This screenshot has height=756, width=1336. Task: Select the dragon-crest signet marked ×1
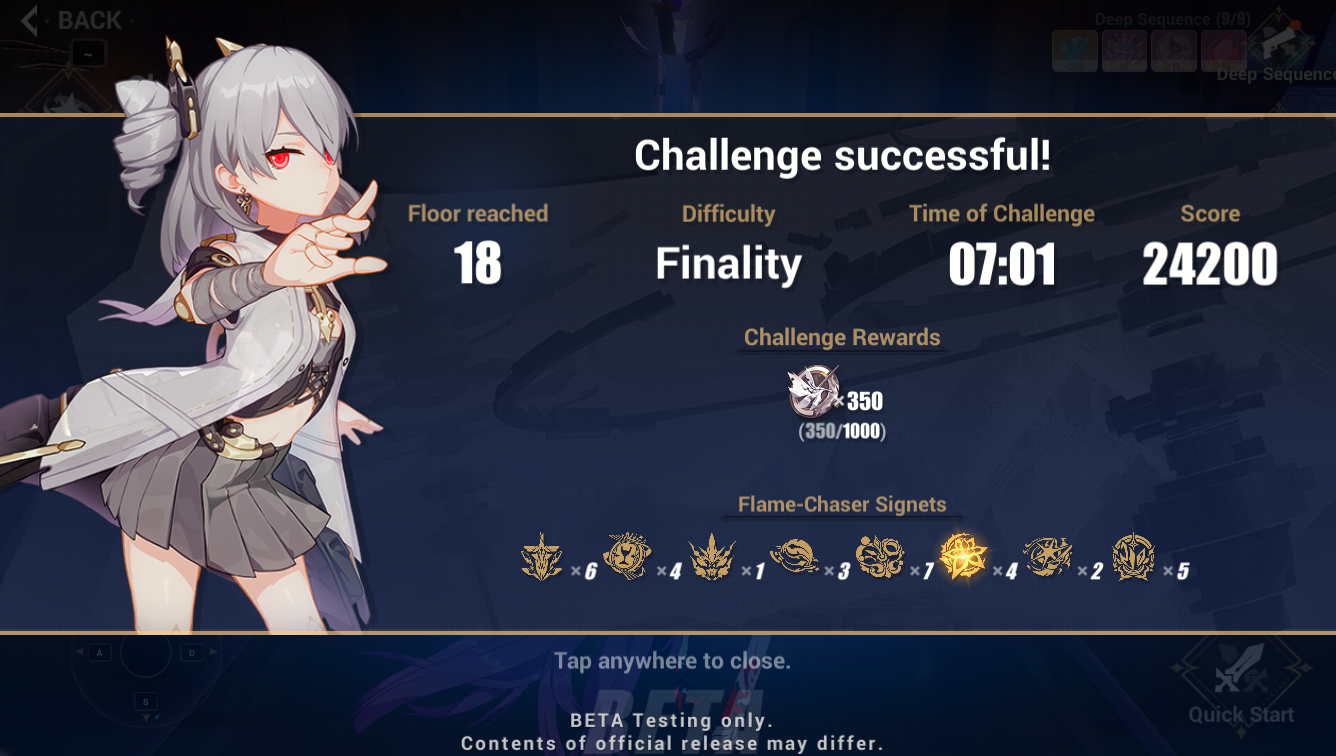click(x=712, y=558)
